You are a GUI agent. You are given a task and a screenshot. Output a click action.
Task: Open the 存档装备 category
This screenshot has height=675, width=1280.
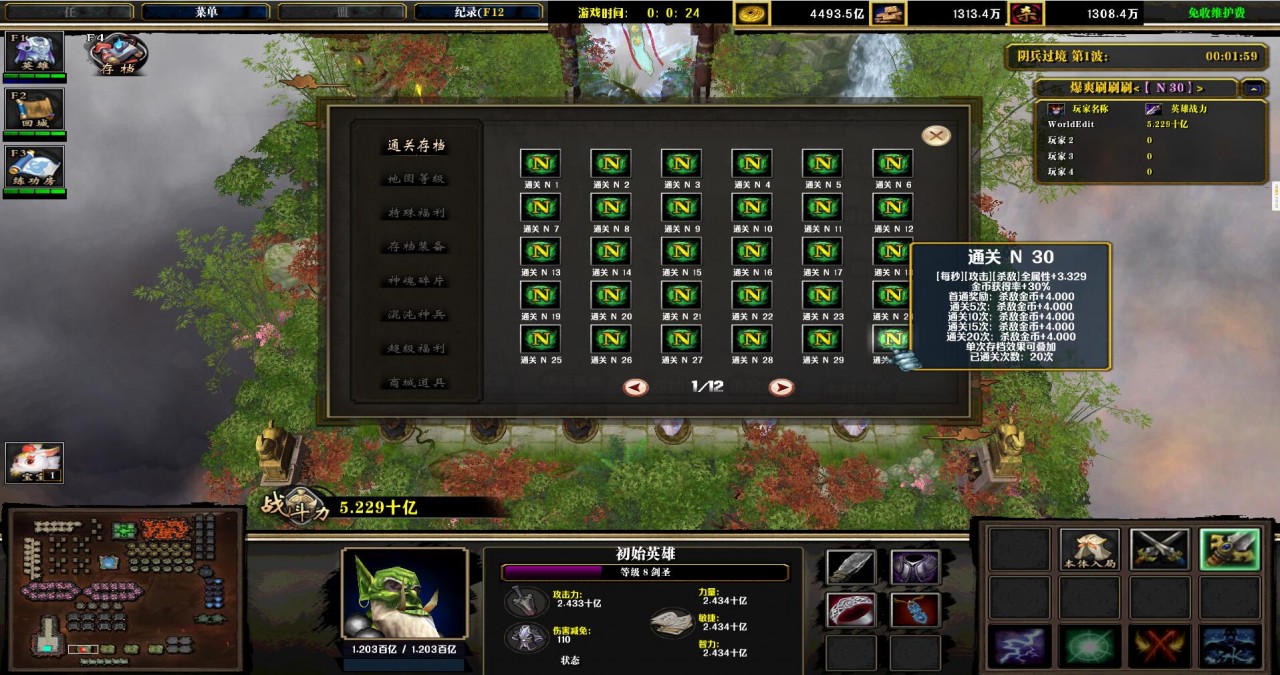416,247
